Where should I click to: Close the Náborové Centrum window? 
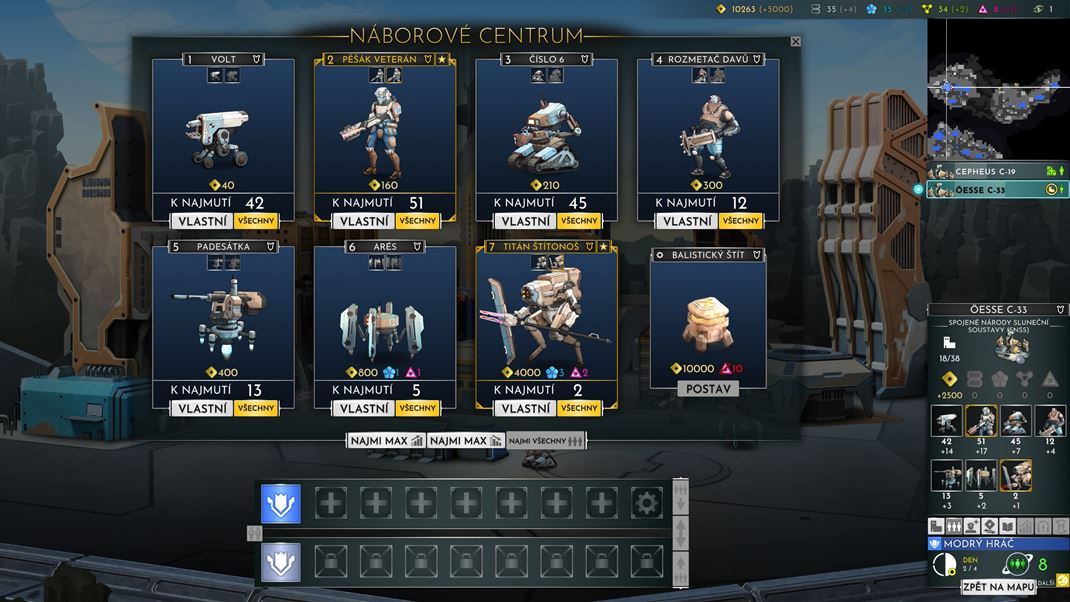[x=795, y=42]
